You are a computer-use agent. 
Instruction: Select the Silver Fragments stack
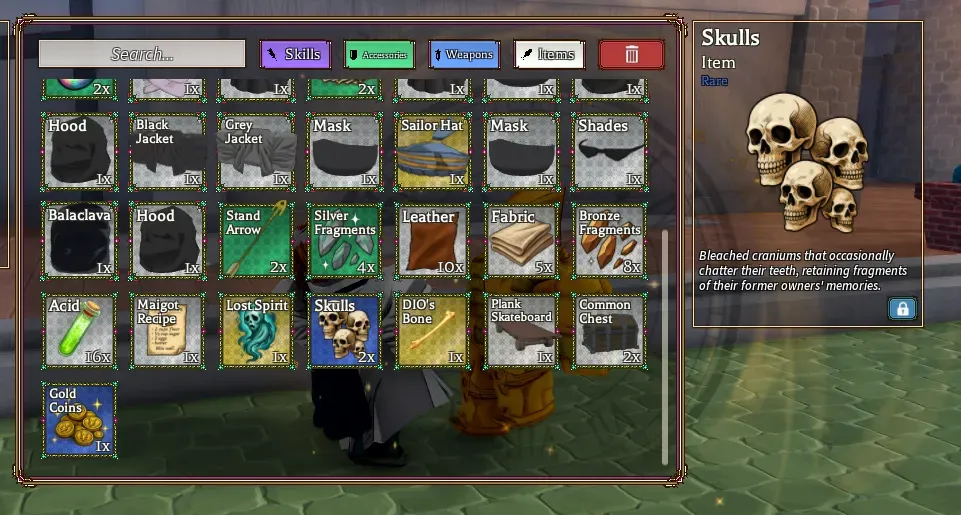tap(345, 241)
